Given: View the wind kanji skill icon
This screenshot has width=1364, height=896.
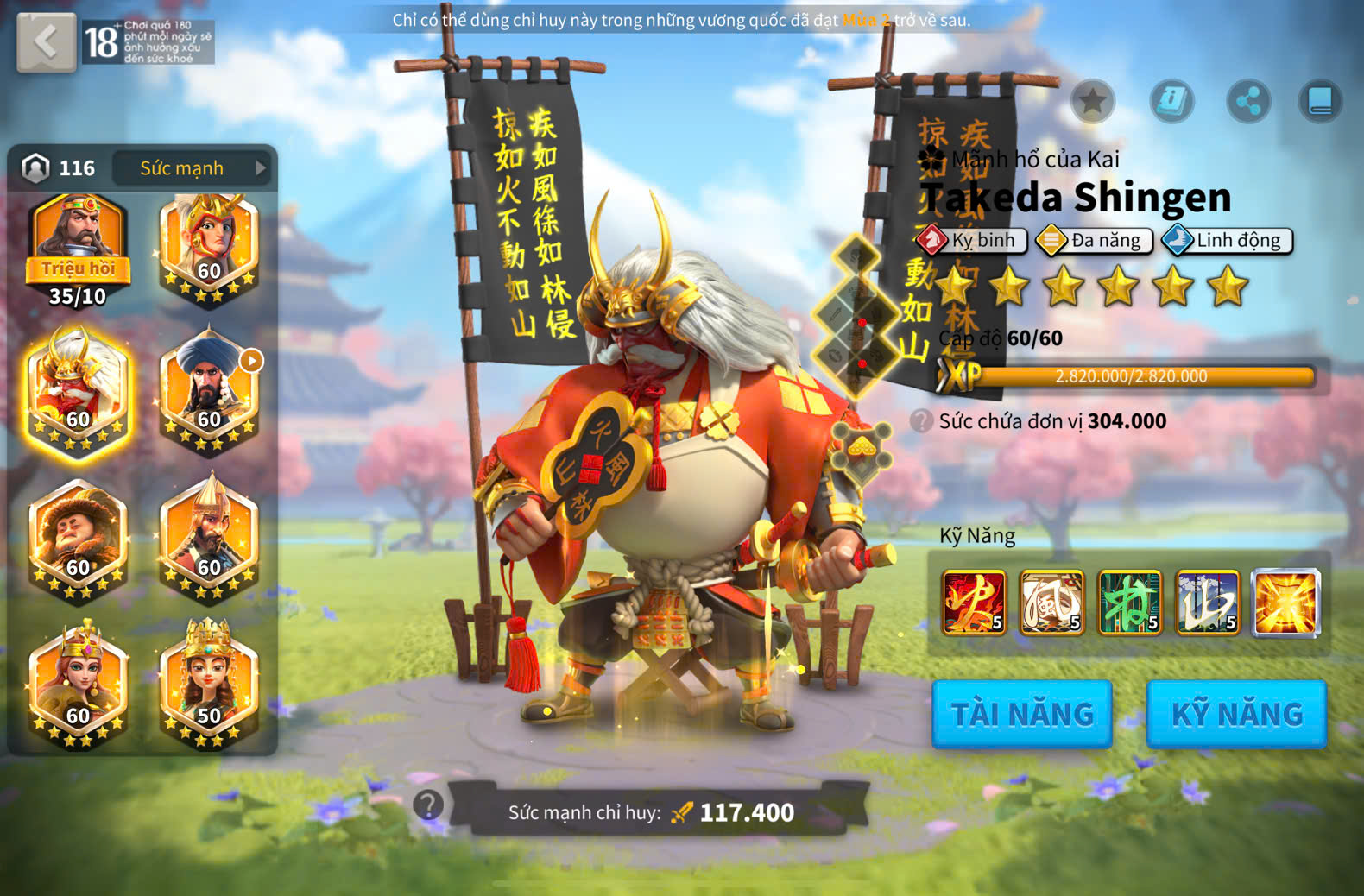Looking at the screenshot, I should (1051, 603).
